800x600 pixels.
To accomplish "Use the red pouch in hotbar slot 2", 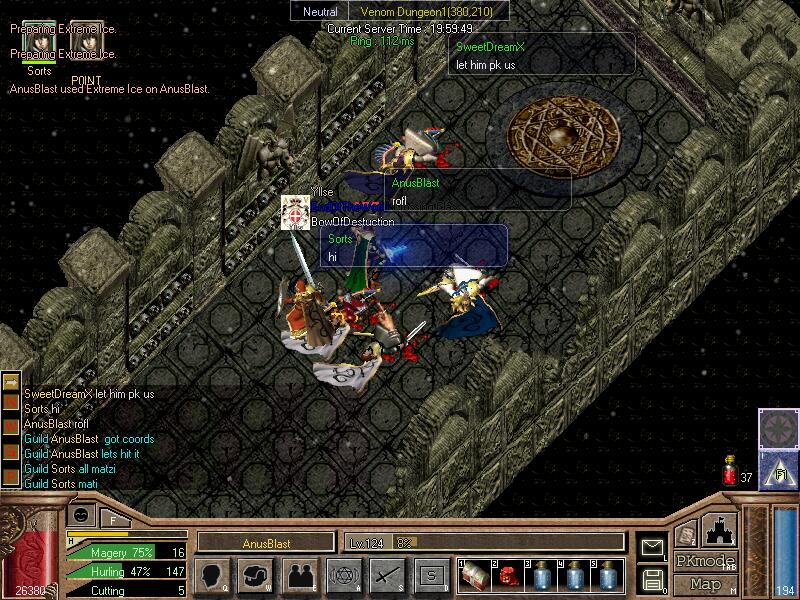I will pyautogui.click(x=507, y=575).
